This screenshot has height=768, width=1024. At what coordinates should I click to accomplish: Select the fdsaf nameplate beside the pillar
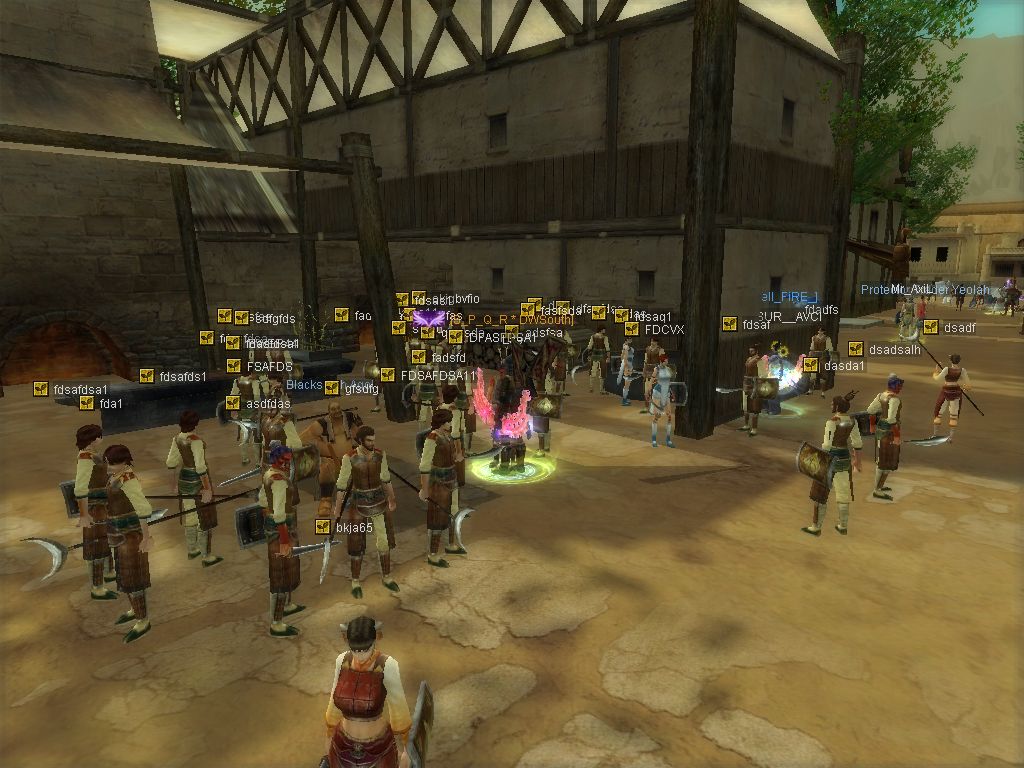(x=756, y=324)
